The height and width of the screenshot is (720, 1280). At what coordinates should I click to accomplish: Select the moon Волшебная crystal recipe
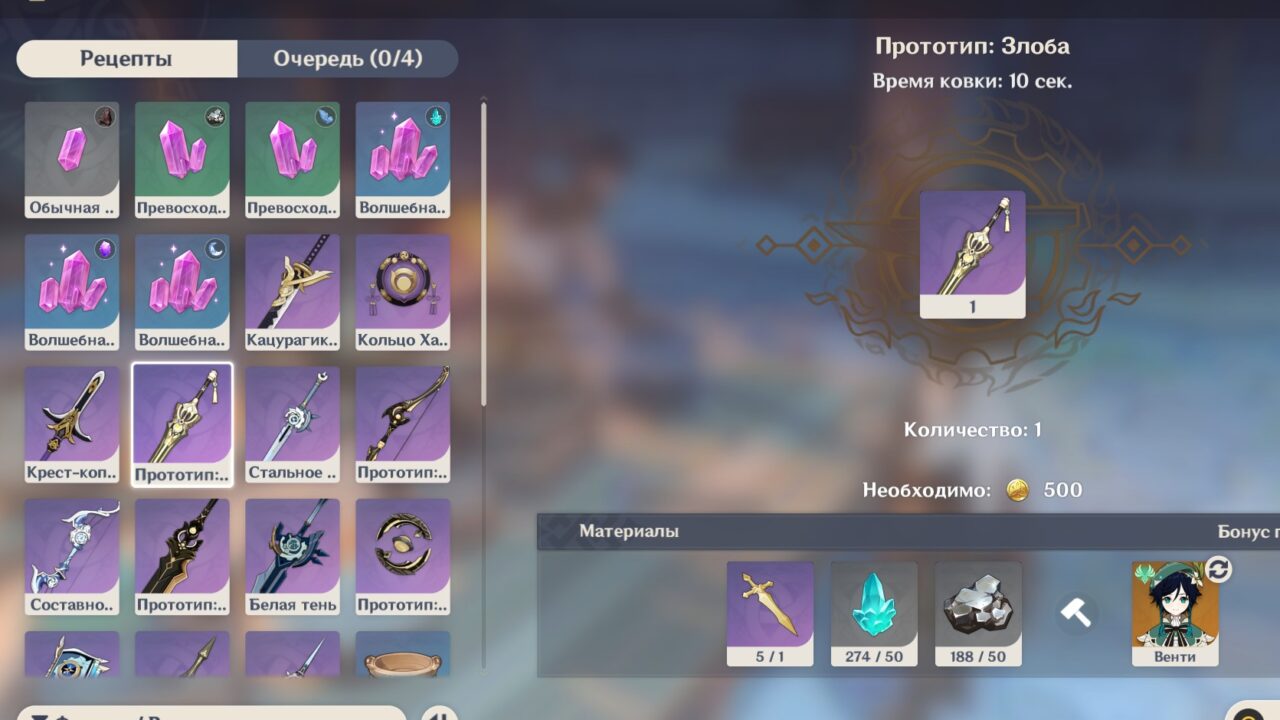pos(182,292)
